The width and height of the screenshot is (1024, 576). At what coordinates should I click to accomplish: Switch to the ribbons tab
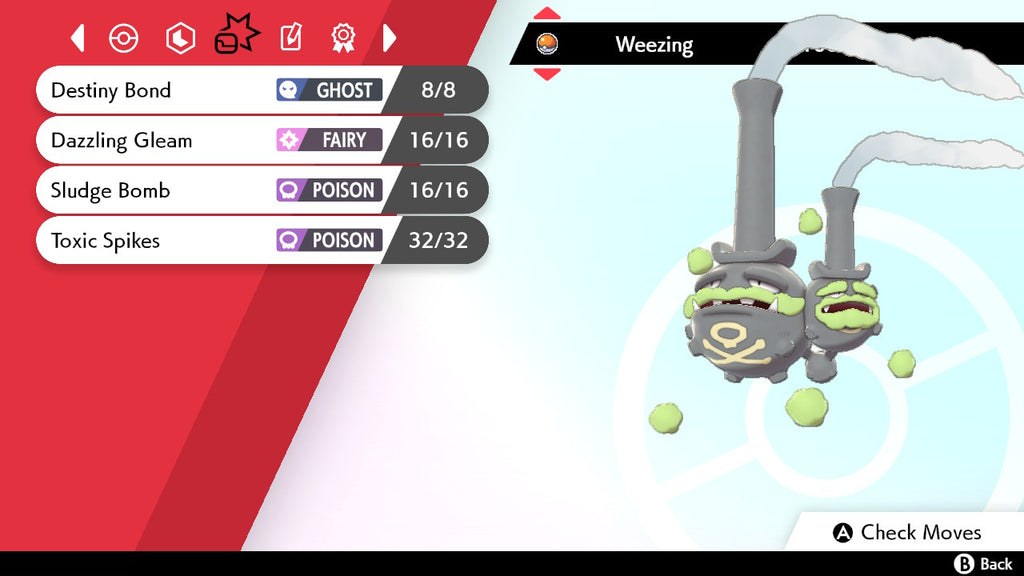point(343,38)
